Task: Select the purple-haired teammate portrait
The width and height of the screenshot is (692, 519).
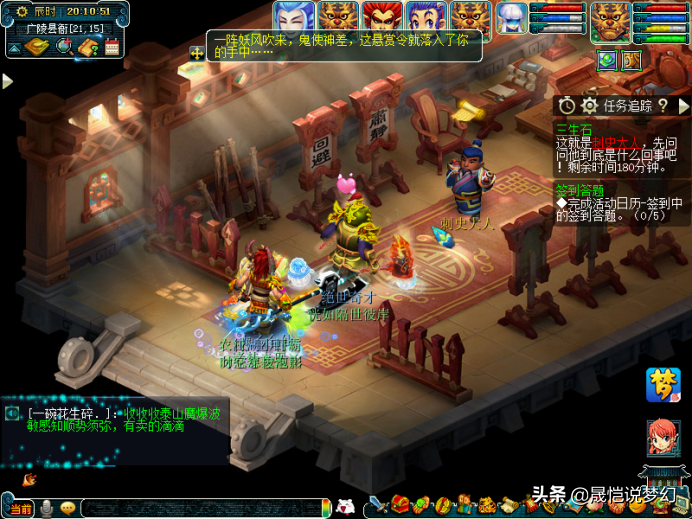Action: point(424,17)
